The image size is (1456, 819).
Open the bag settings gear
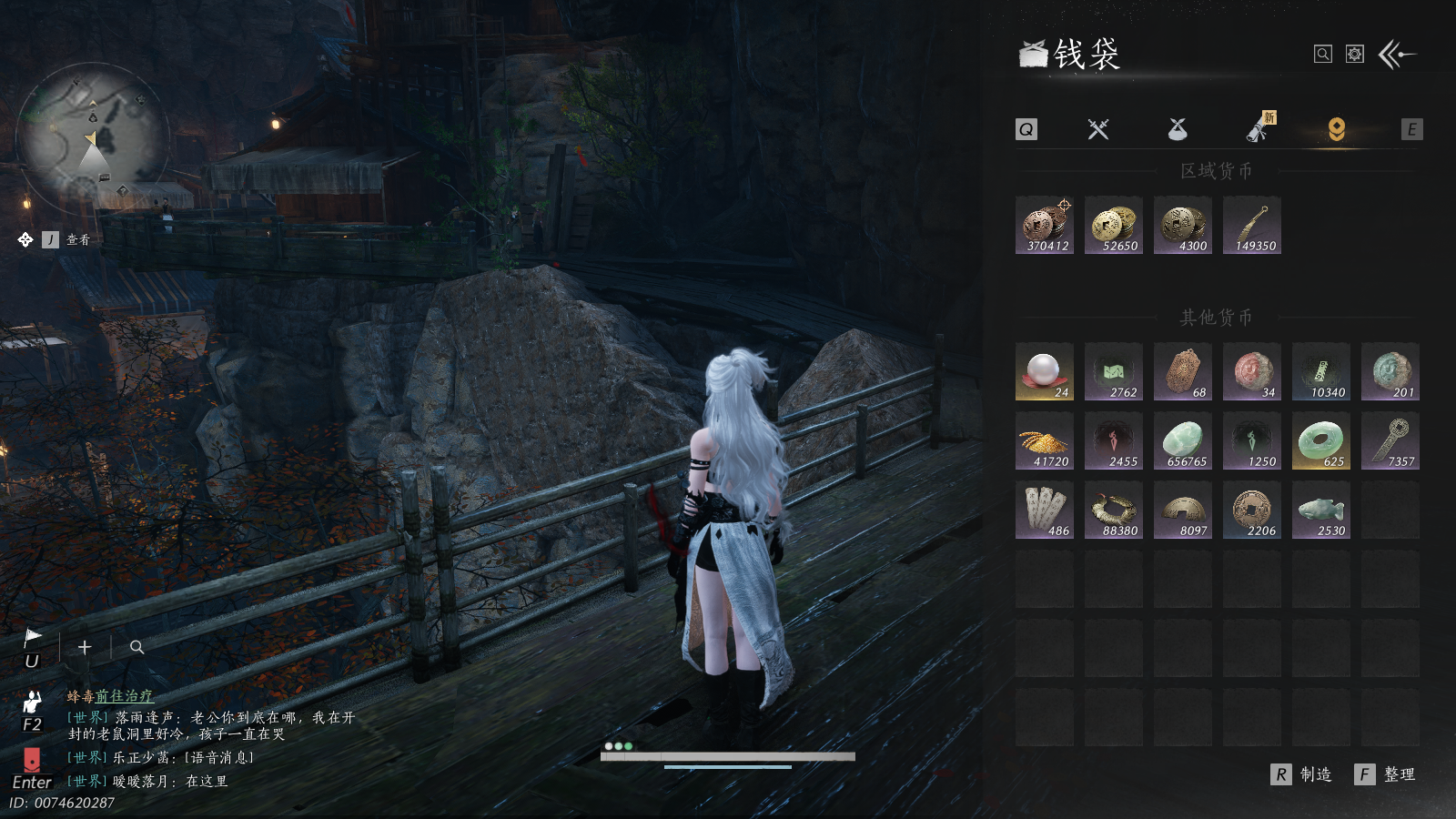click(x=1355, y=55)
